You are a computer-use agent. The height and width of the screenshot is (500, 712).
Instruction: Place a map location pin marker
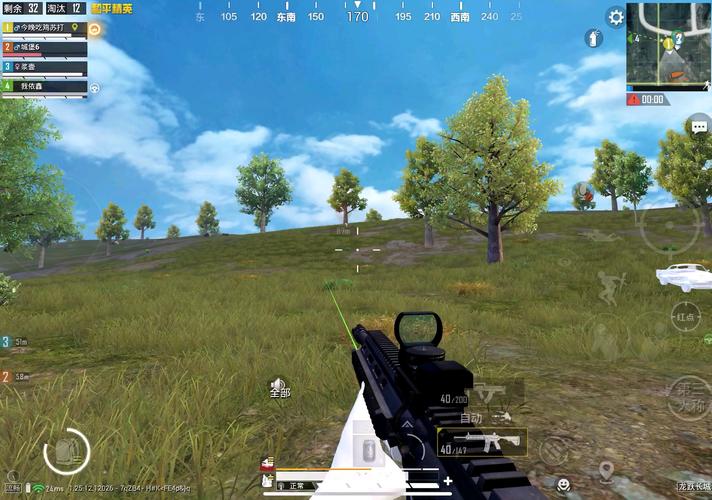coord(606,470)
